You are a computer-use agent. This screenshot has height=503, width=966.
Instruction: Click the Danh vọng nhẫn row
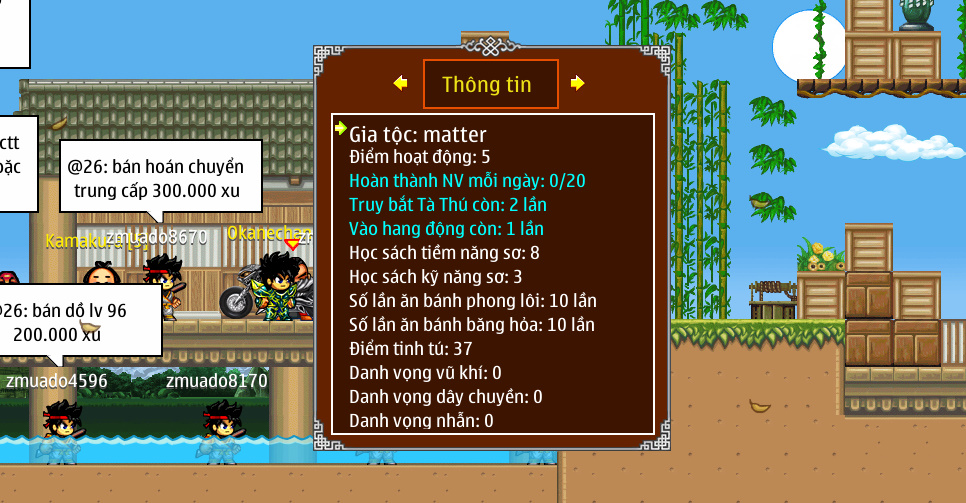(x=421, y=421)
